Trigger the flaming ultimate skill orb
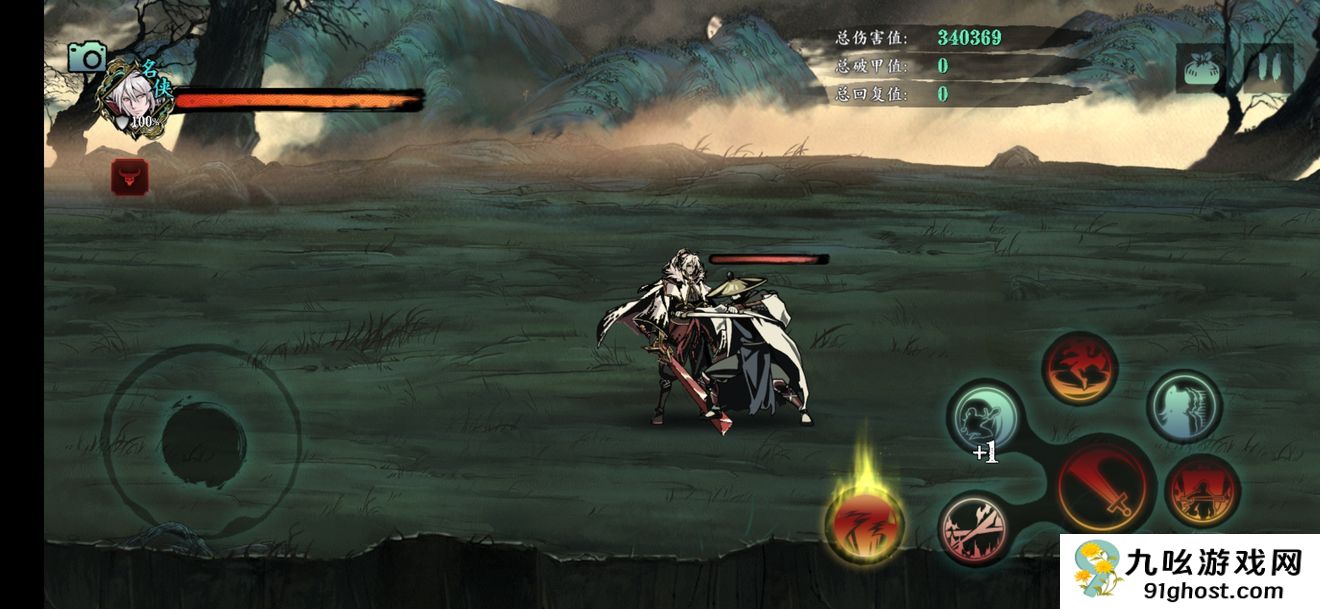The width and height of the screenshot is (1320, 609). pyautogui.click(x=864, y=522)
